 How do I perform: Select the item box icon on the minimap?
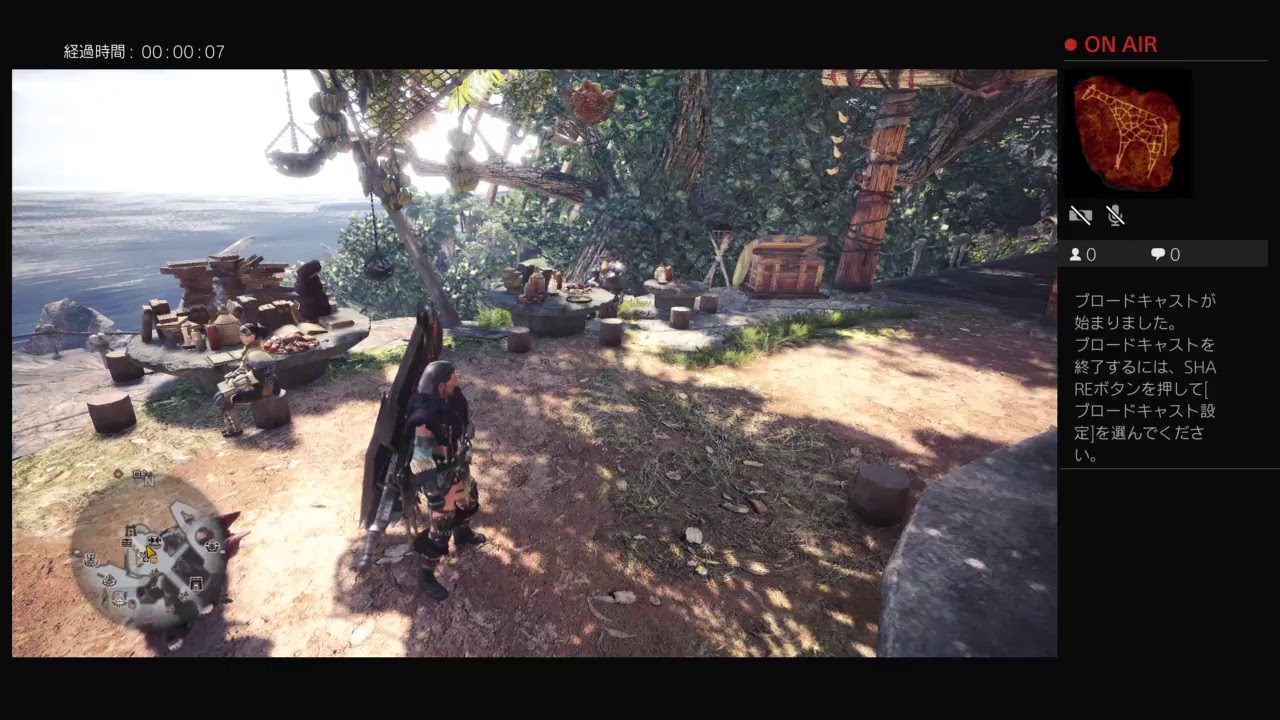(196, 583)
